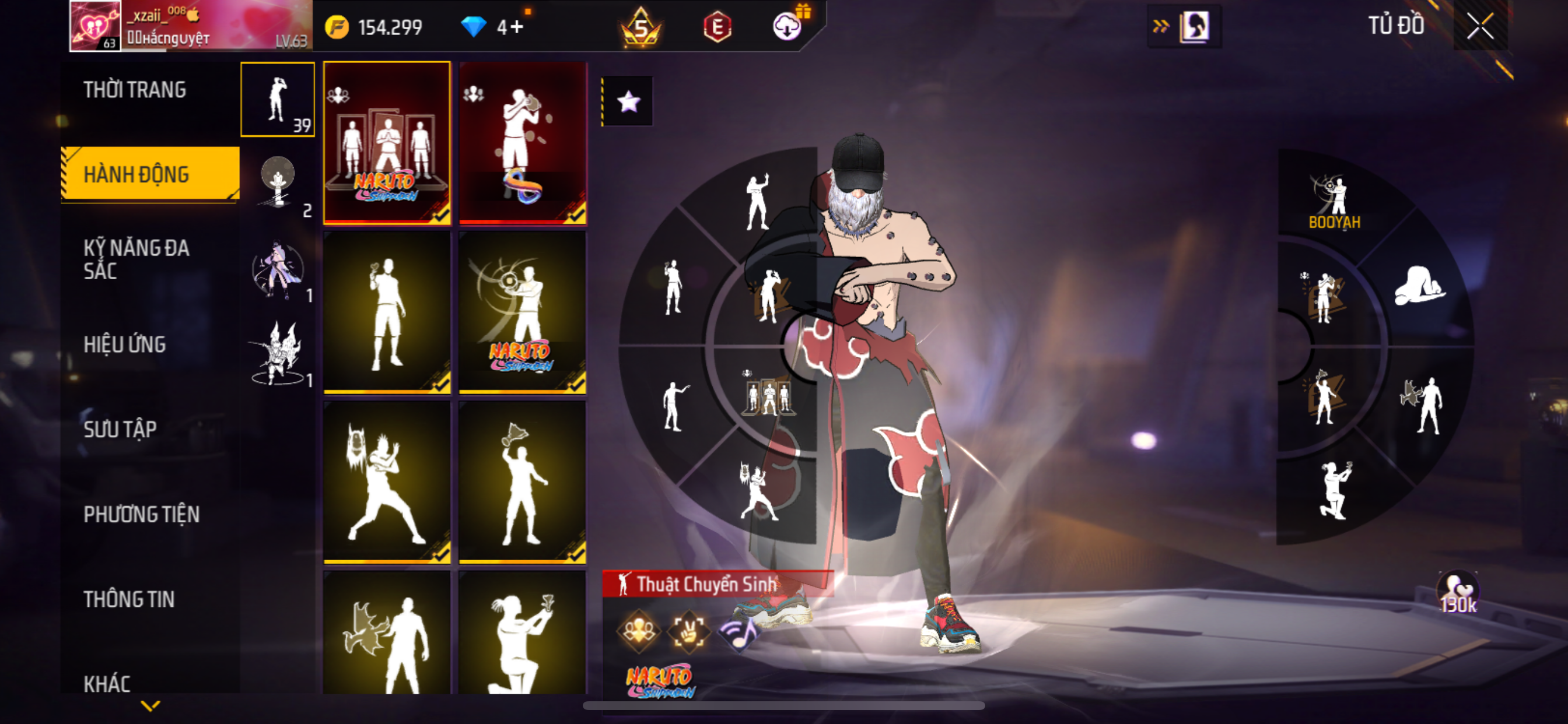Switch to KỸ NĂNG ĐA SẮC tab
Screen dimensions: 1568x724
click(x=136, y=259)
